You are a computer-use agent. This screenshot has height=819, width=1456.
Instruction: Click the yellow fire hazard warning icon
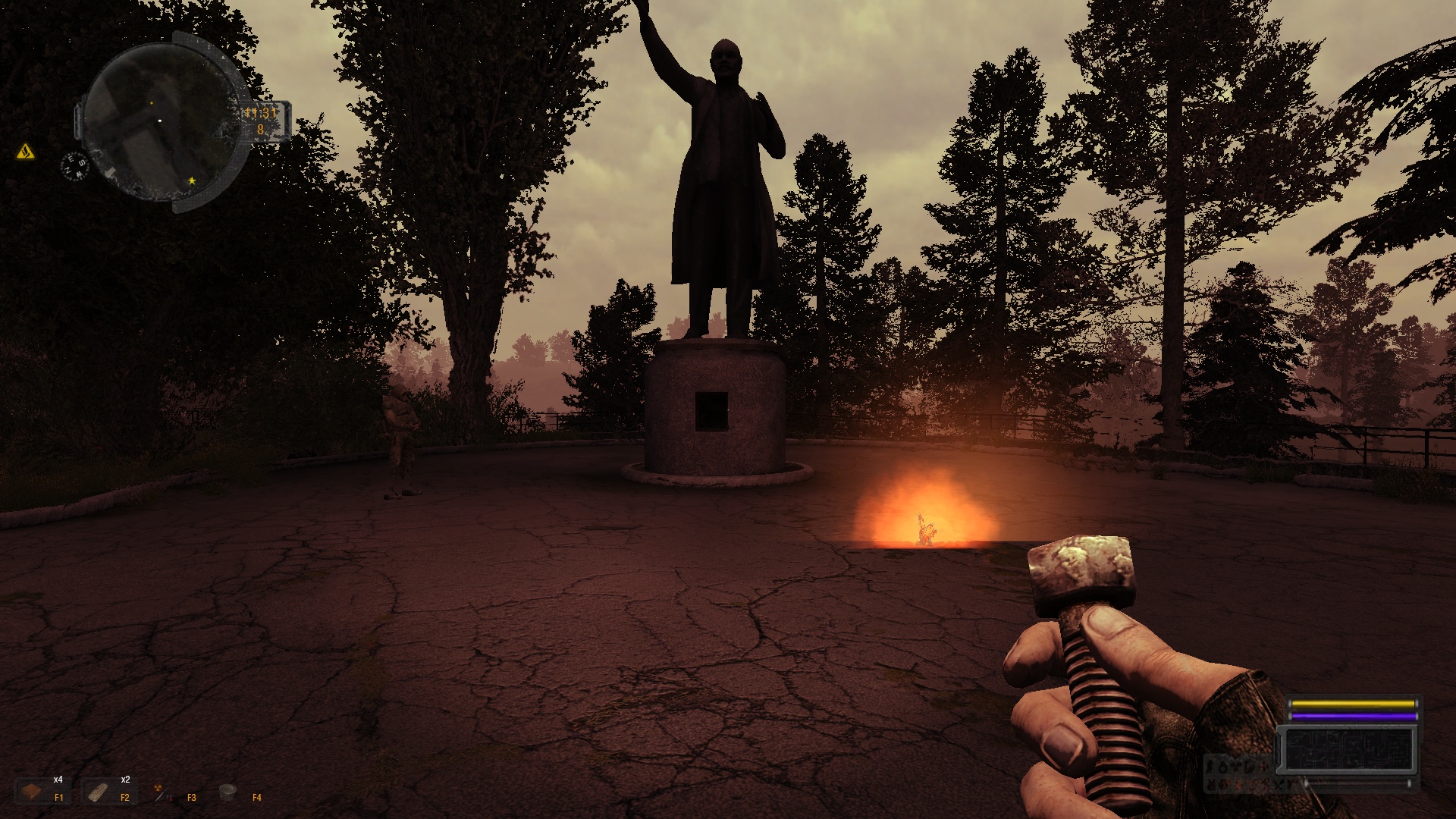tap(26, 152)
